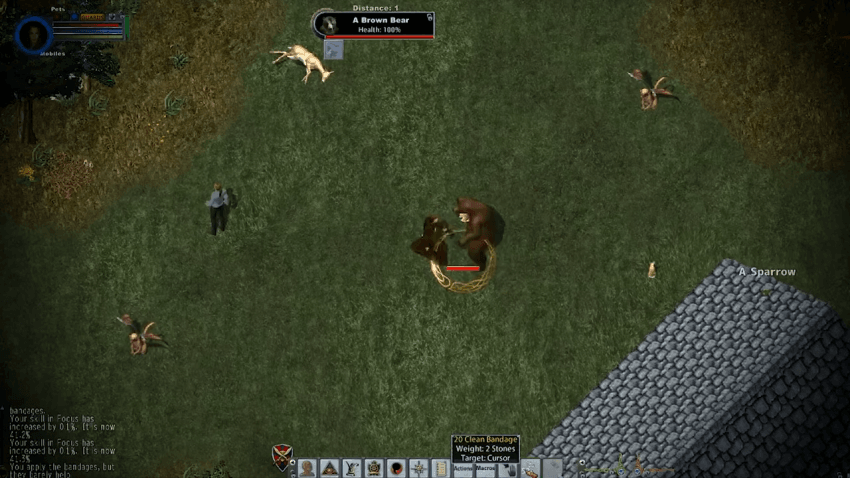Open the Pets label on status frame
This screenshot has height=478, width=850.
57,9
